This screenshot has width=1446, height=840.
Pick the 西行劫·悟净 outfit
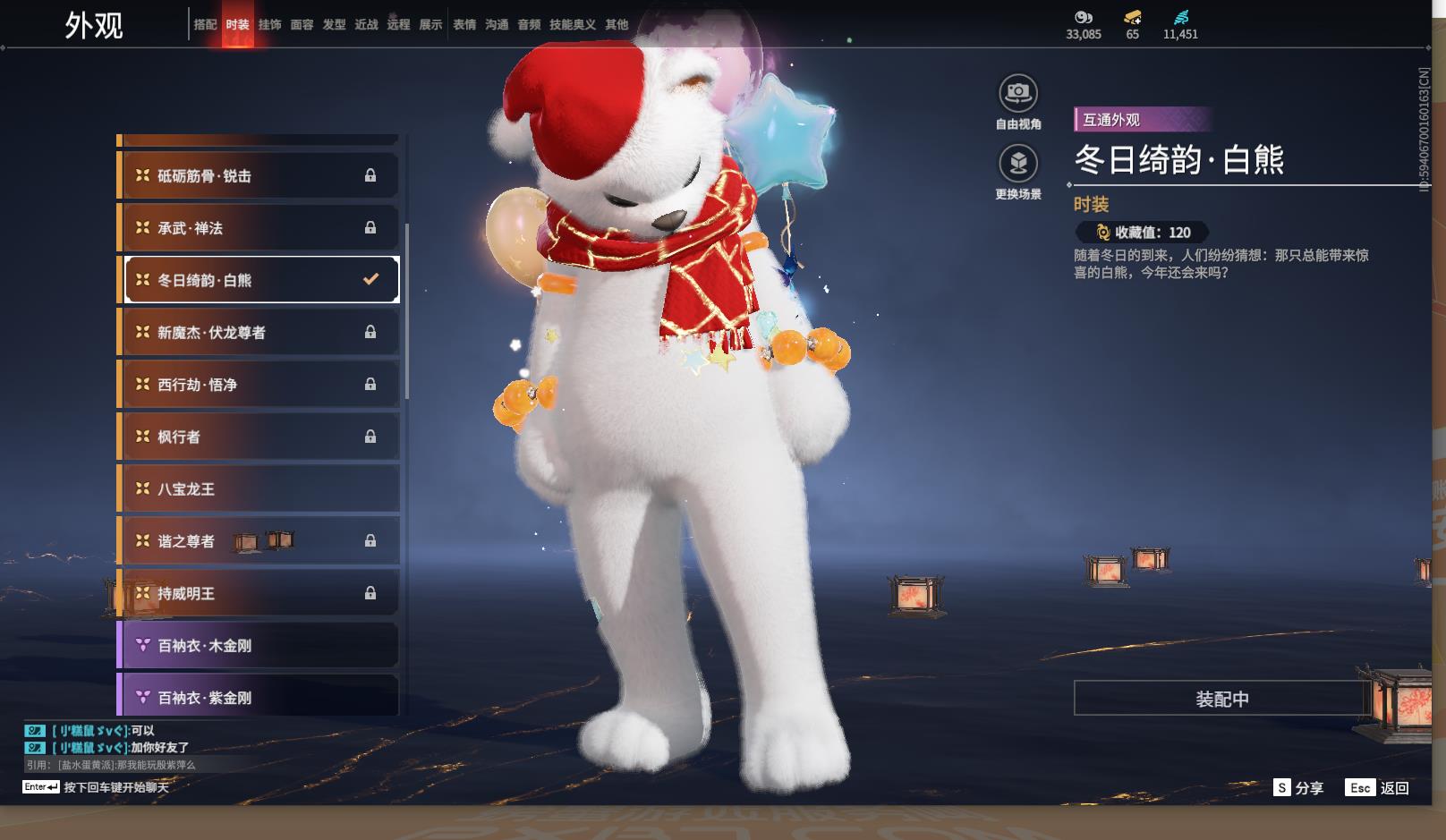[x=259, y=385]
